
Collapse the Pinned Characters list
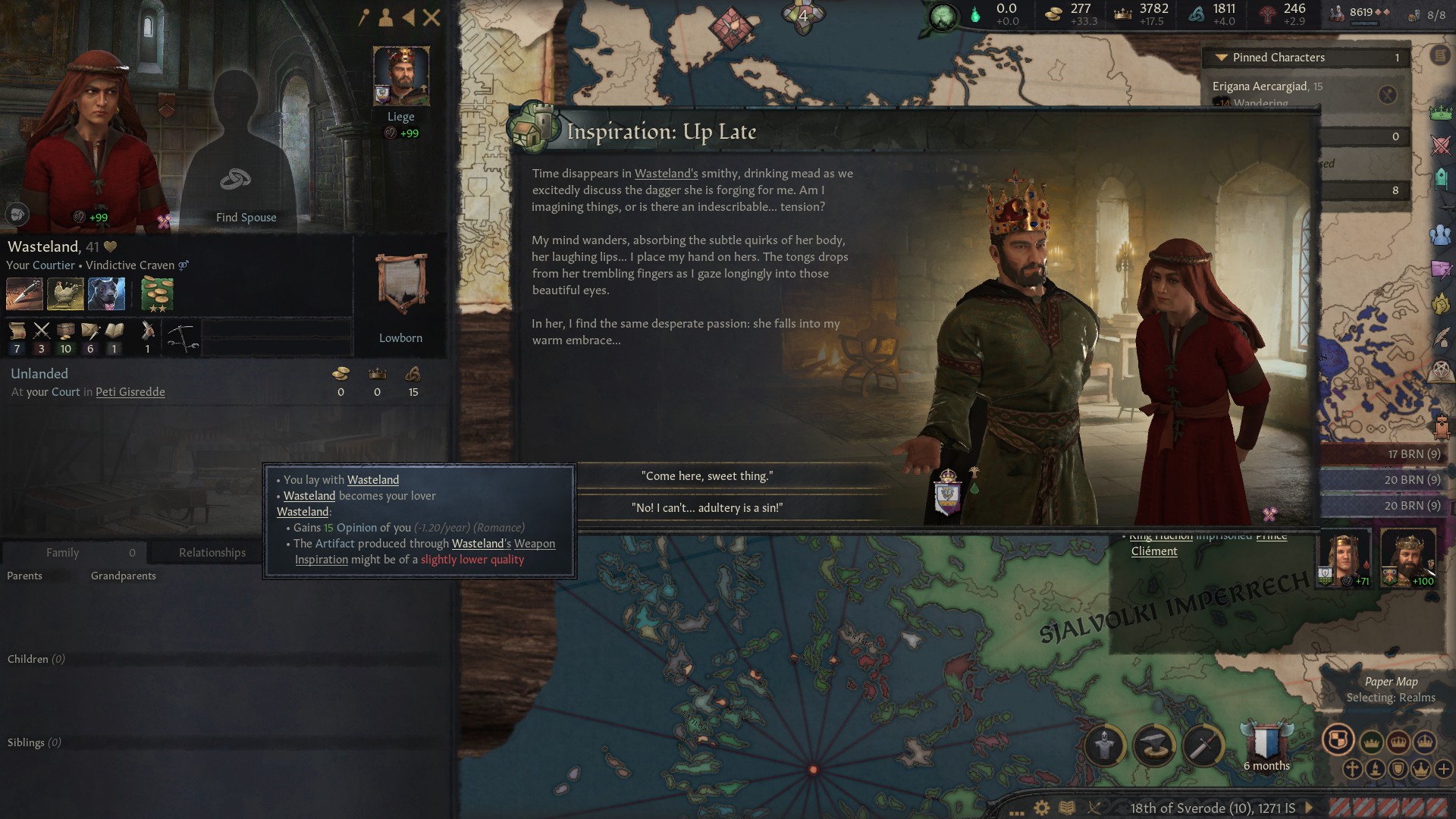click(1221, 58)
